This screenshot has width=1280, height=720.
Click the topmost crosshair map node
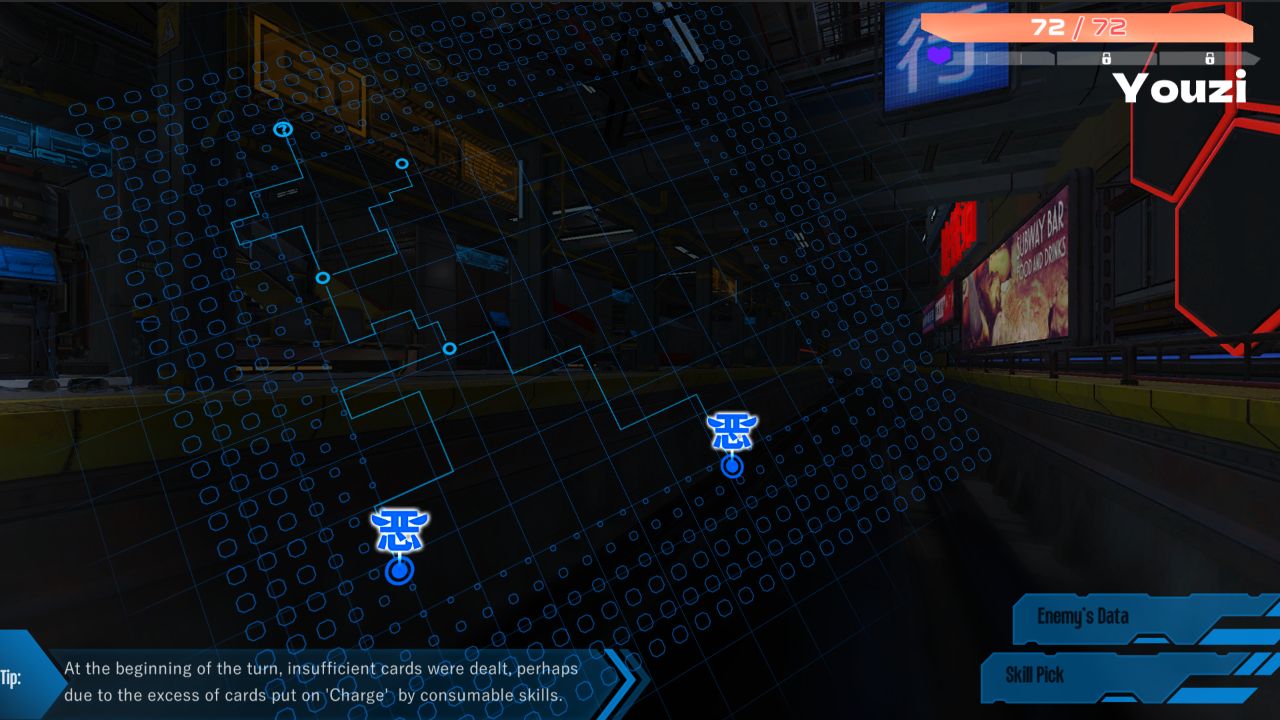(283, 128)
